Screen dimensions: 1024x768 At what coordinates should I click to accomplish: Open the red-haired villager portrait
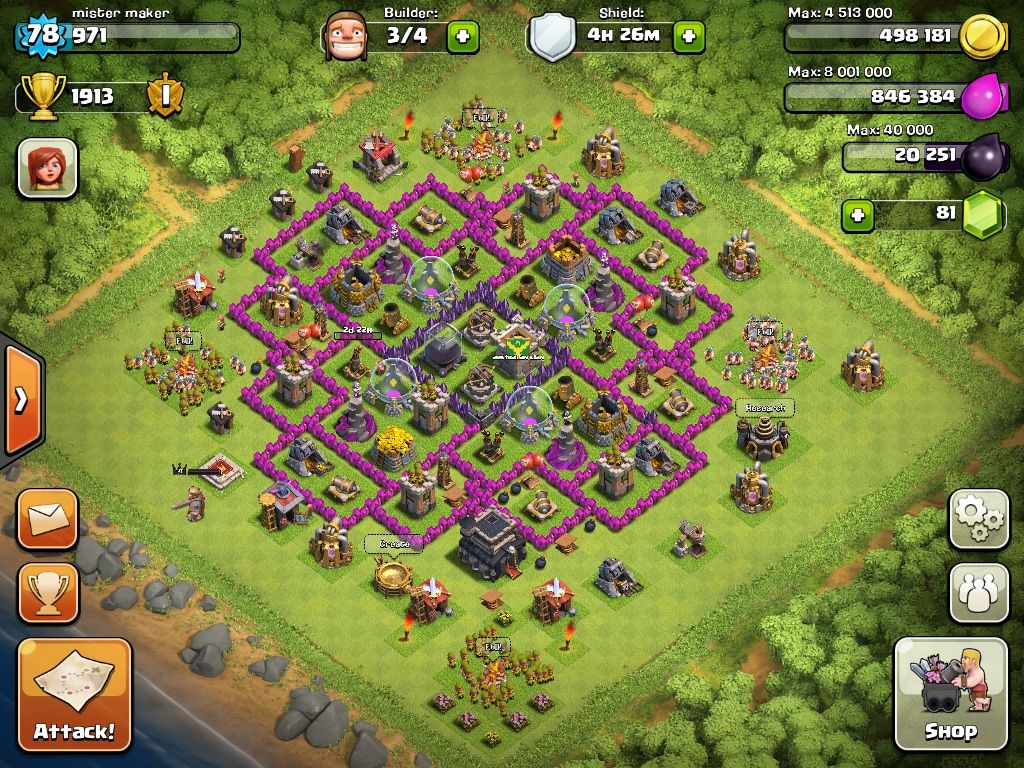(47, 167)
